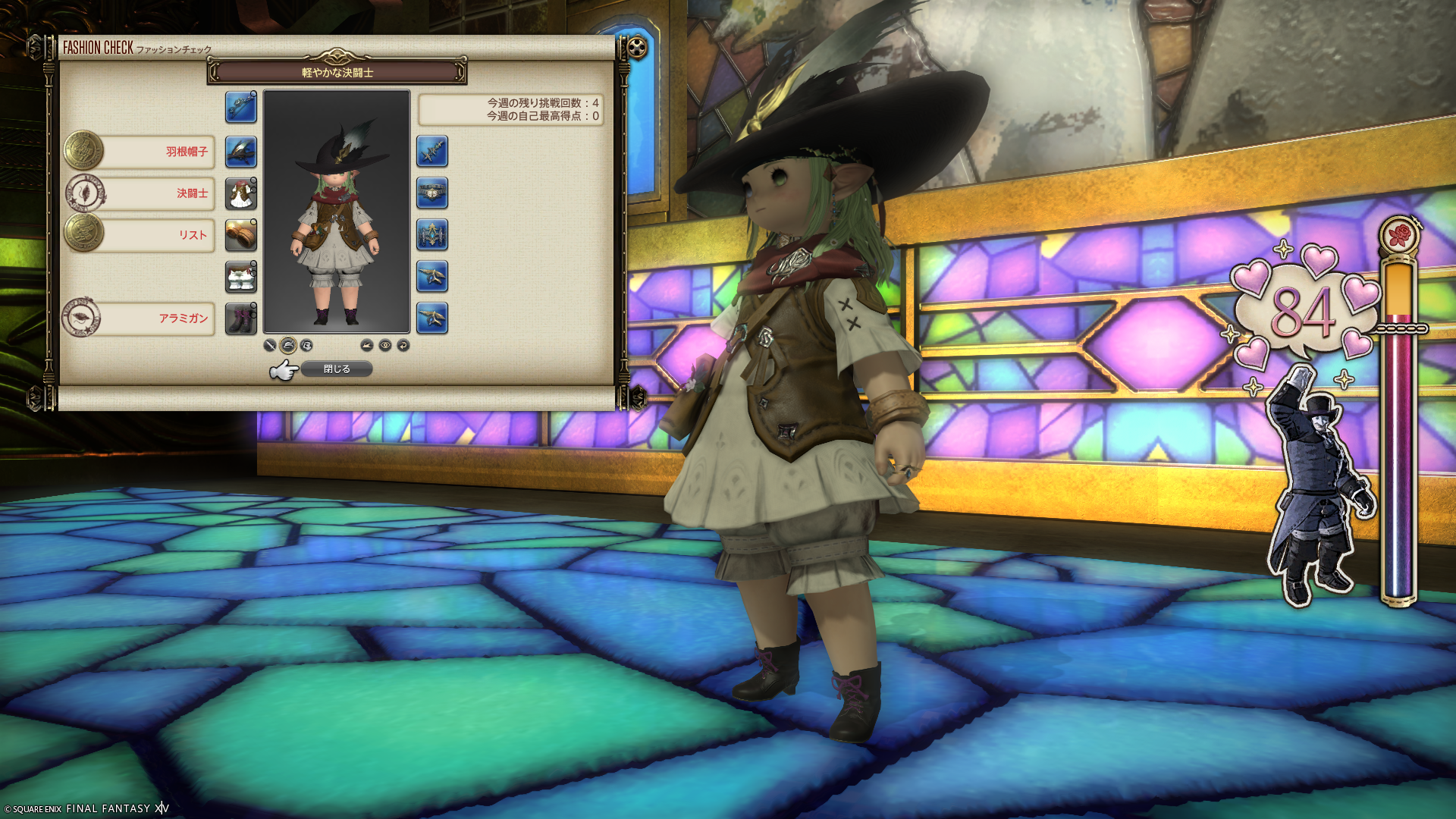Reset the character preview rotation
Viewport: 1456px width, 819px height.
[403, 346]
